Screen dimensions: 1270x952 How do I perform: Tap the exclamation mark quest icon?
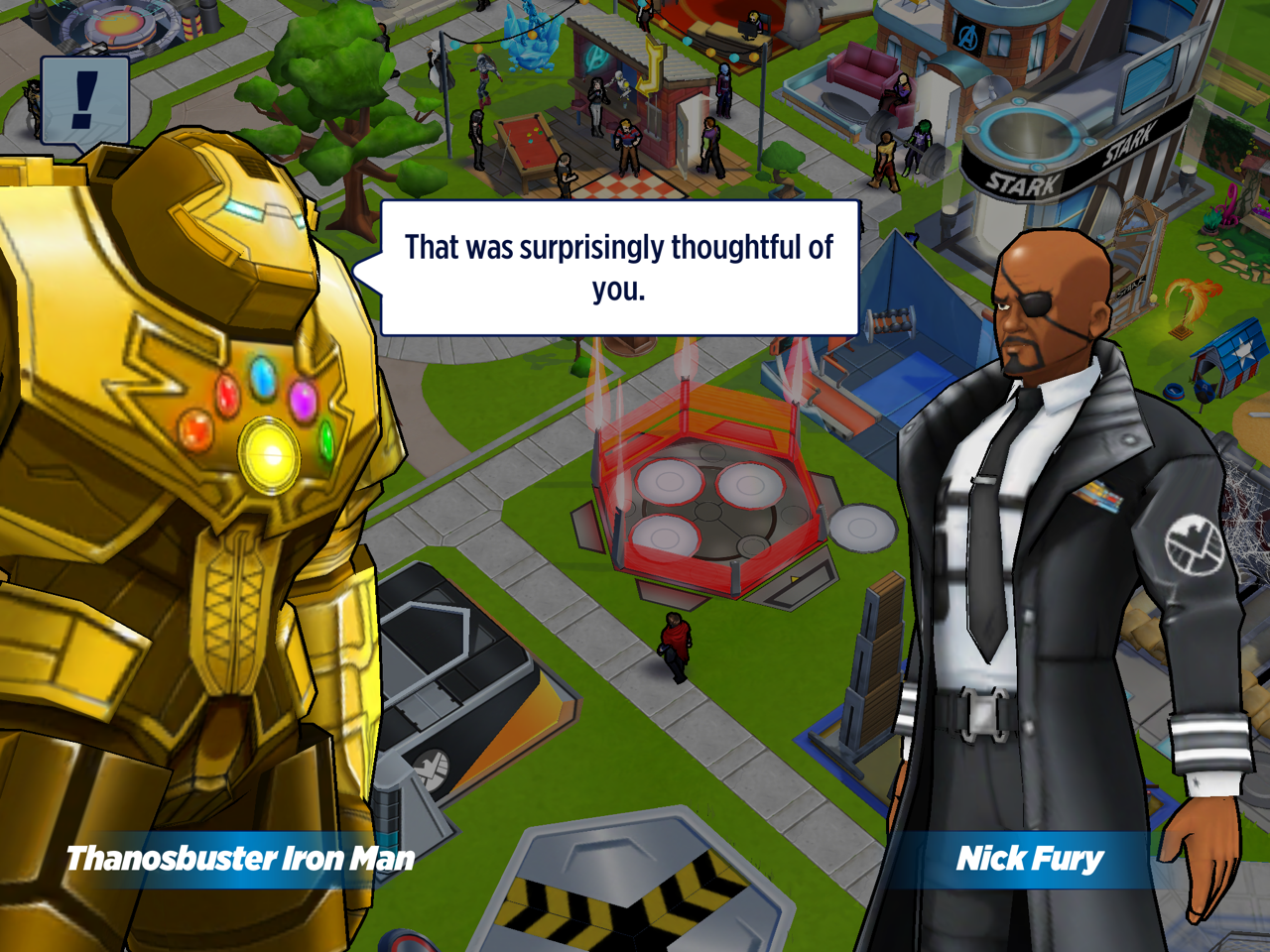pyautogui.click(x=85, y=101)
